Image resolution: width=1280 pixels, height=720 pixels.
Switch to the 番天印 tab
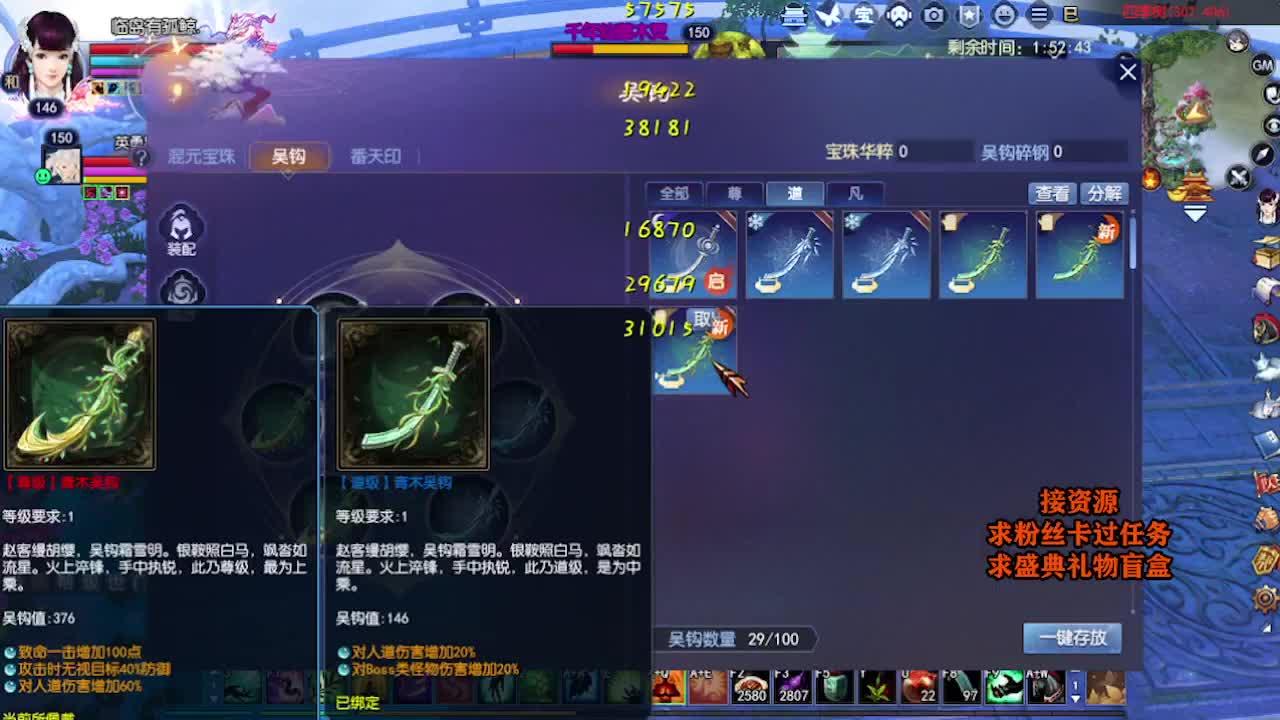pos(374,157)
